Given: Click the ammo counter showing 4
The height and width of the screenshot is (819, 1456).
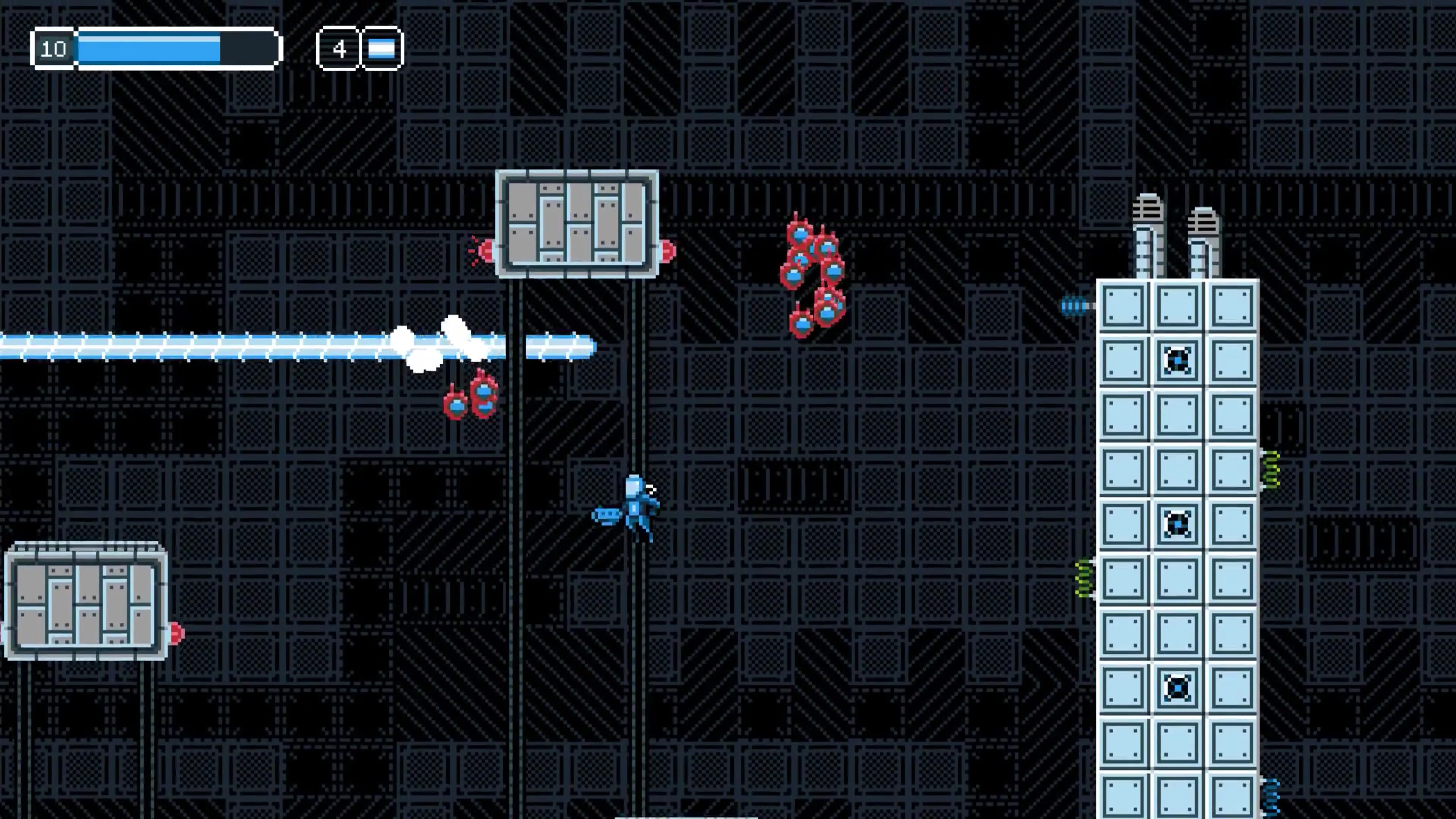Looking at the screenshot, I should point(339,49).
